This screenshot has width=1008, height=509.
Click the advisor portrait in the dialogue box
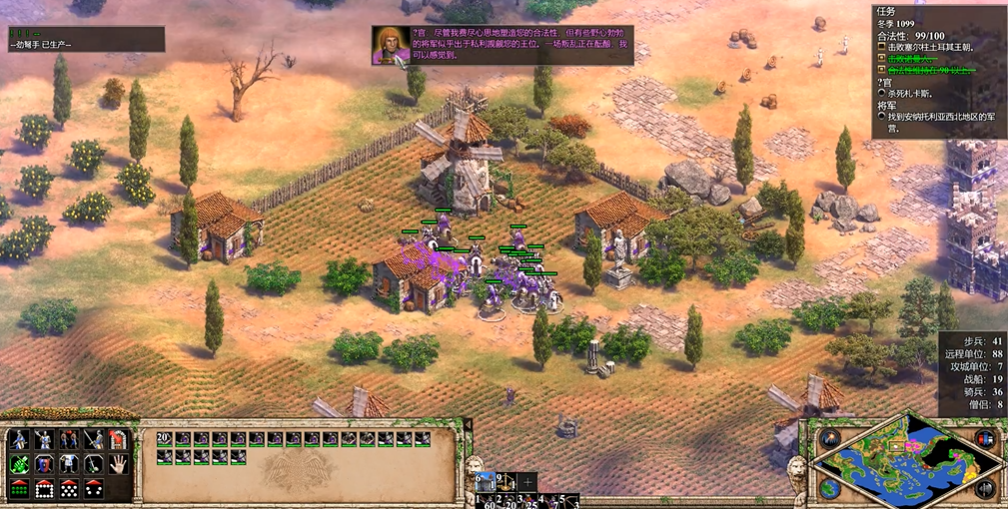click(x=388, y=45)
